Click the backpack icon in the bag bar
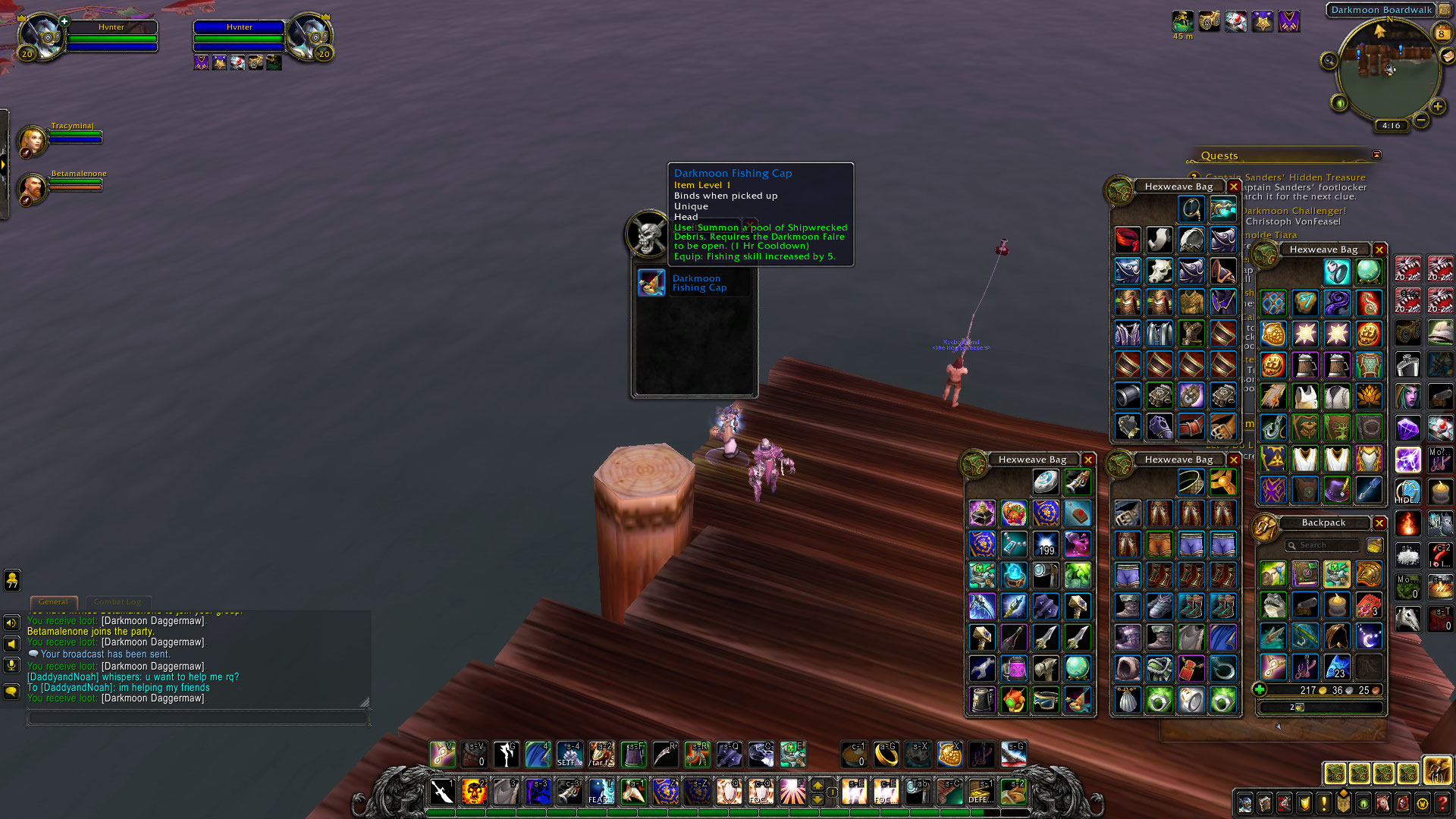 1437,772
